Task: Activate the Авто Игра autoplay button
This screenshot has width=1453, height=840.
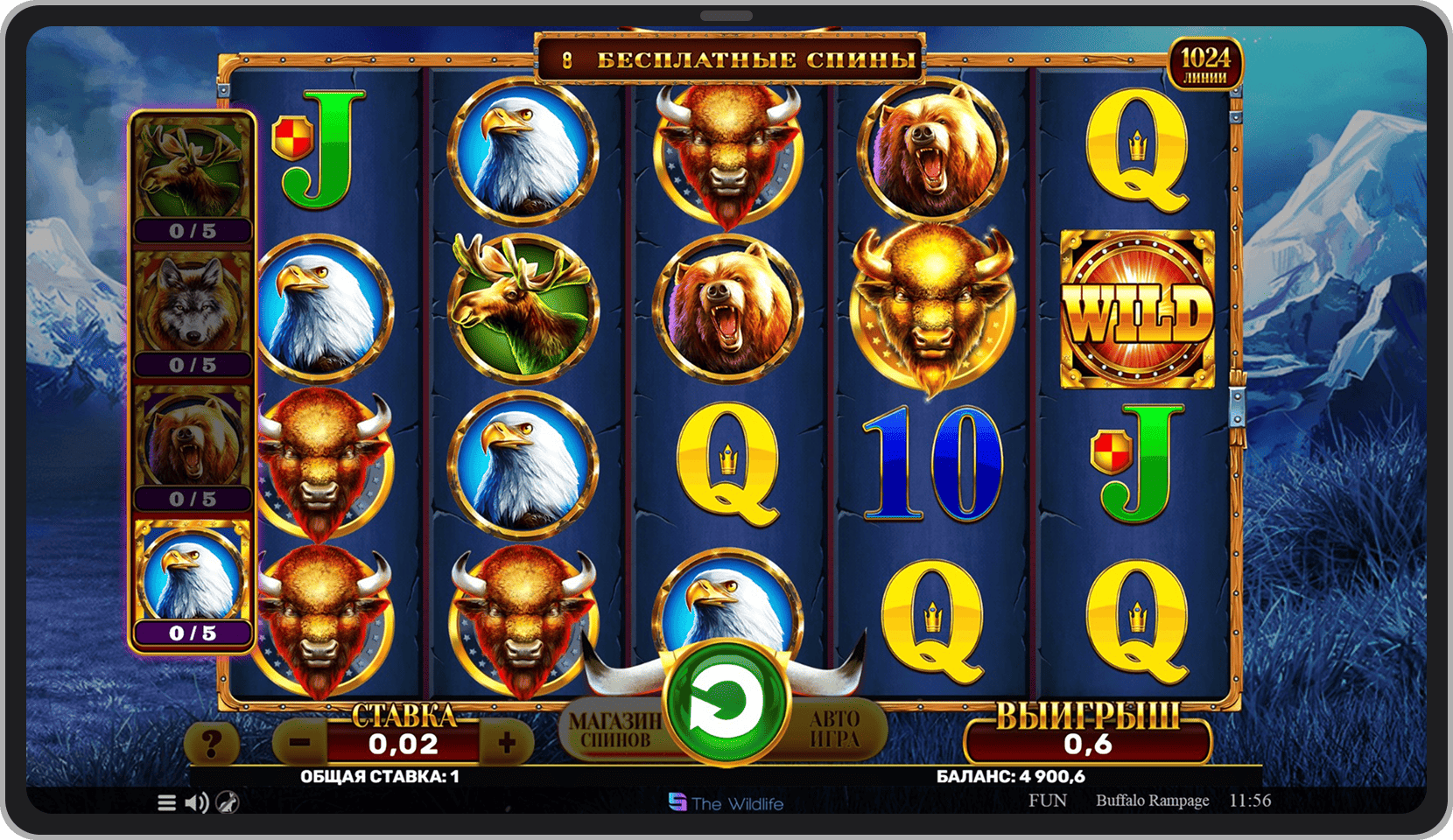Action: 835,729
